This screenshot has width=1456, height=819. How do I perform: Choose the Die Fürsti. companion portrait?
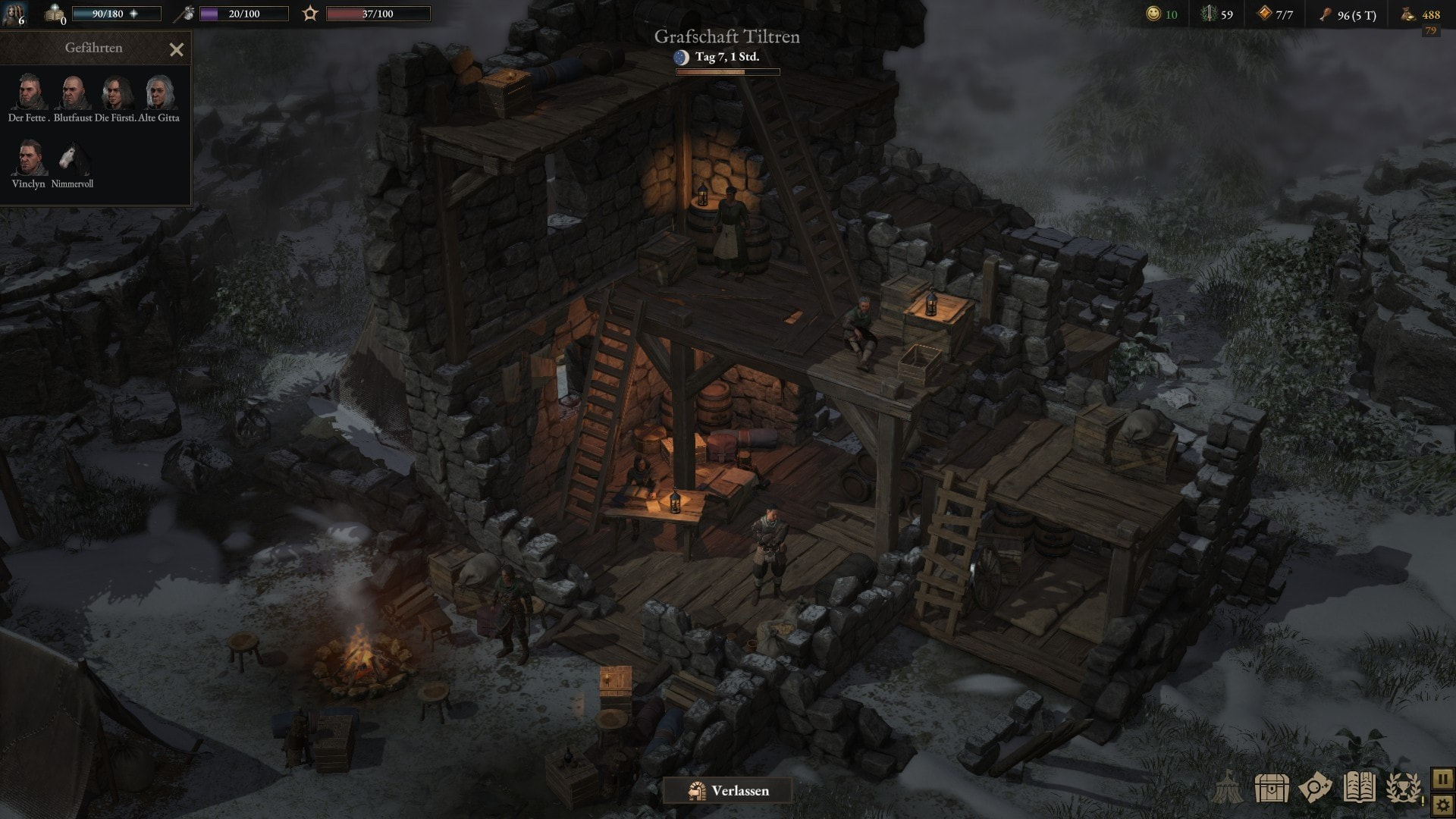pos(116,93)
